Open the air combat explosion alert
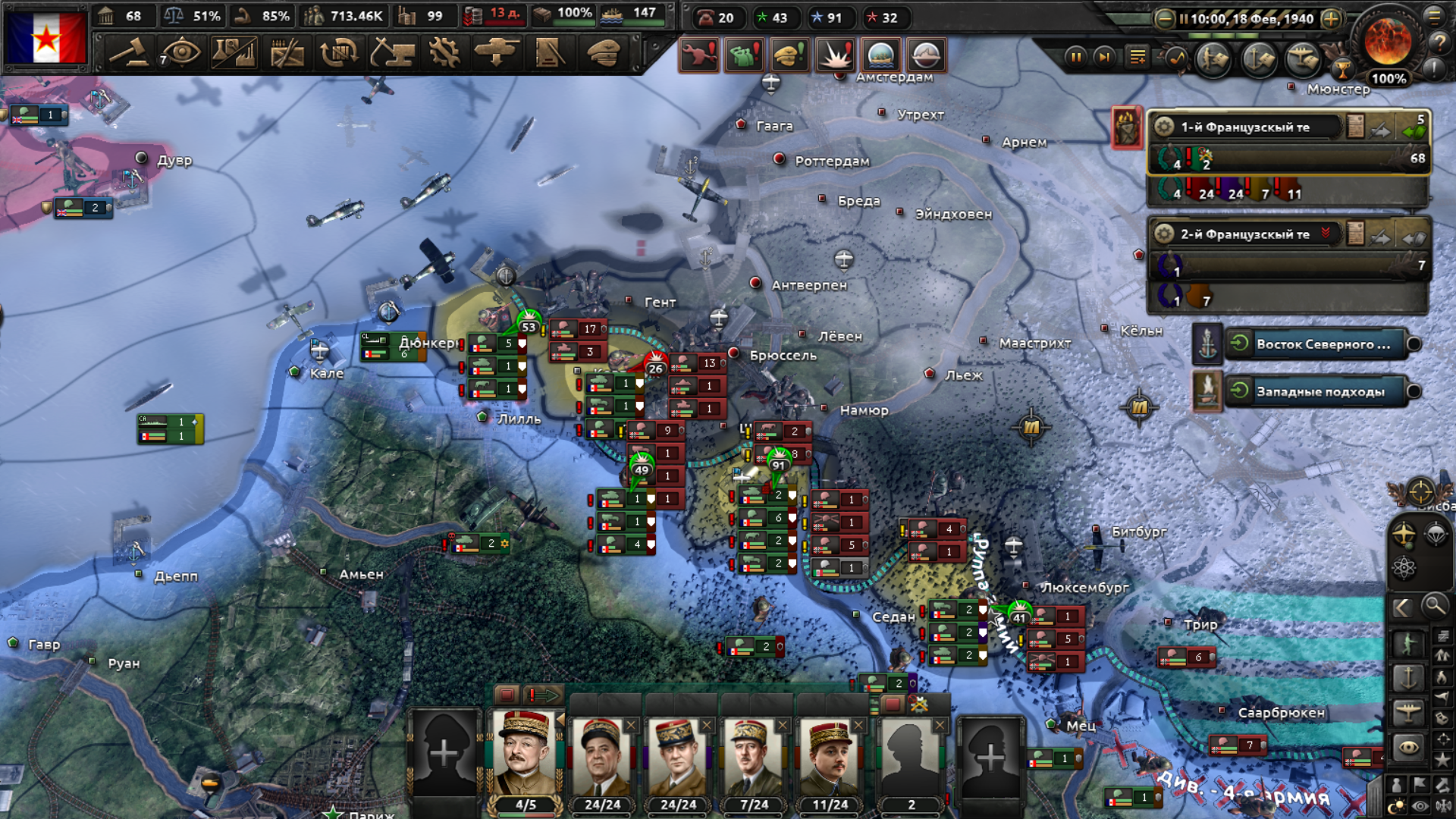The image size is (1456, 819). pos(835,55)
